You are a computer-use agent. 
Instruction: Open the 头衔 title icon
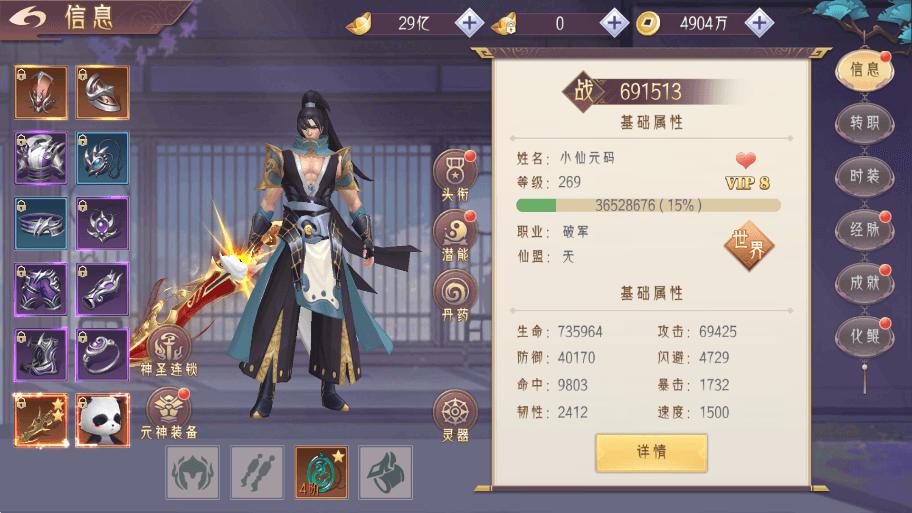pyautogui.click(x=454, y=175)
